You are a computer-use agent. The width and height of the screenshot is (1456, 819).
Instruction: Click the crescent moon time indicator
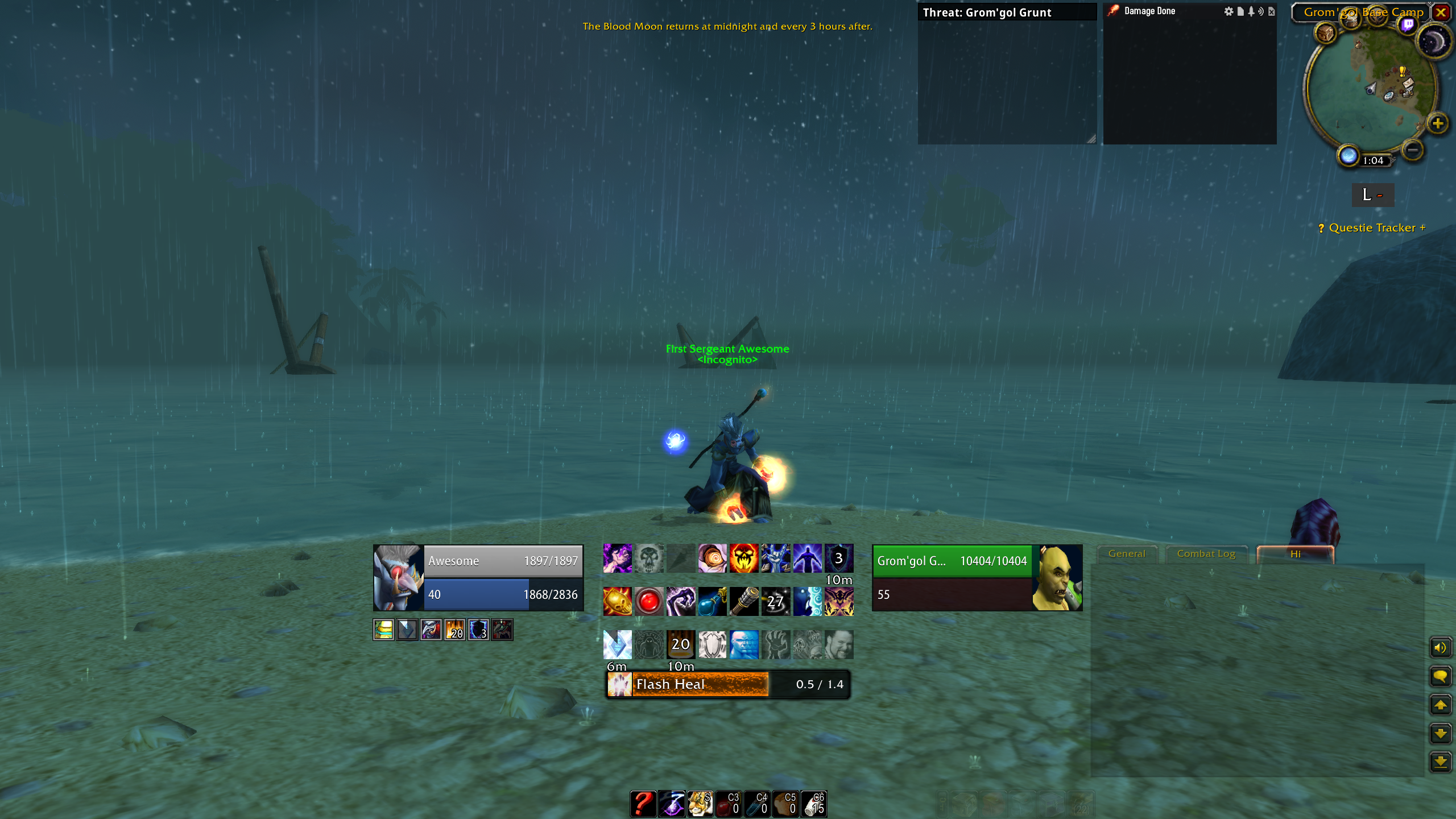tap(1433, 42)
